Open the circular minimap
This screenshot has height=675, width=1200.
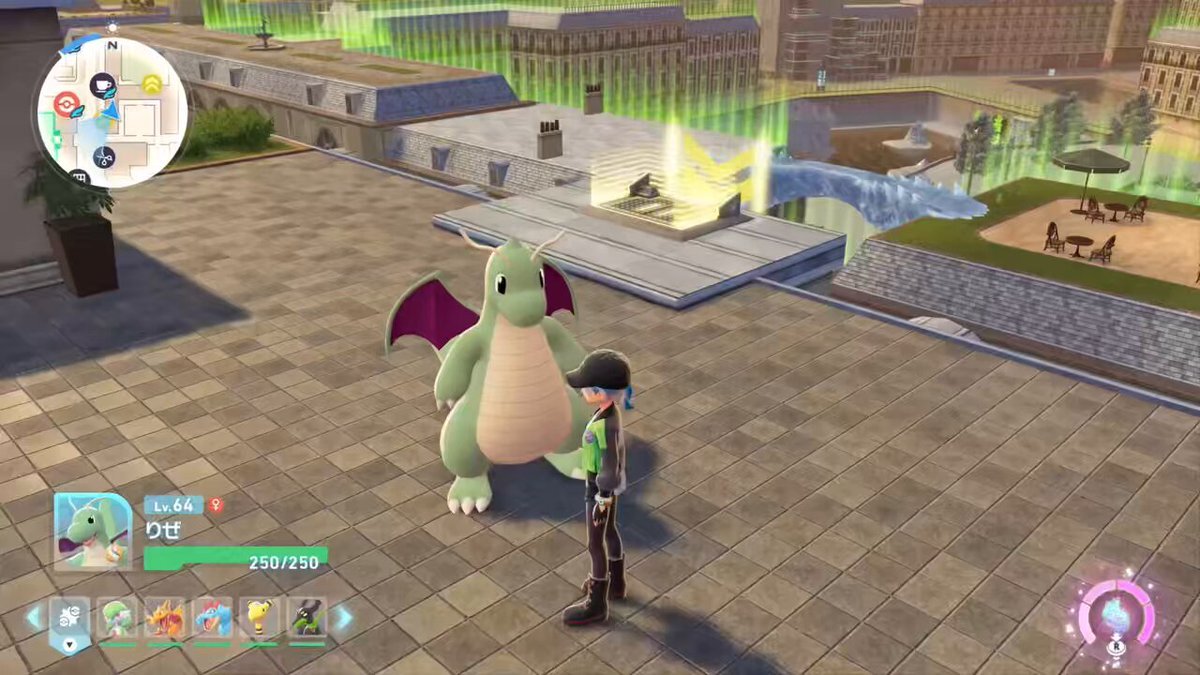pyautogui.click(x=112, y=112)
